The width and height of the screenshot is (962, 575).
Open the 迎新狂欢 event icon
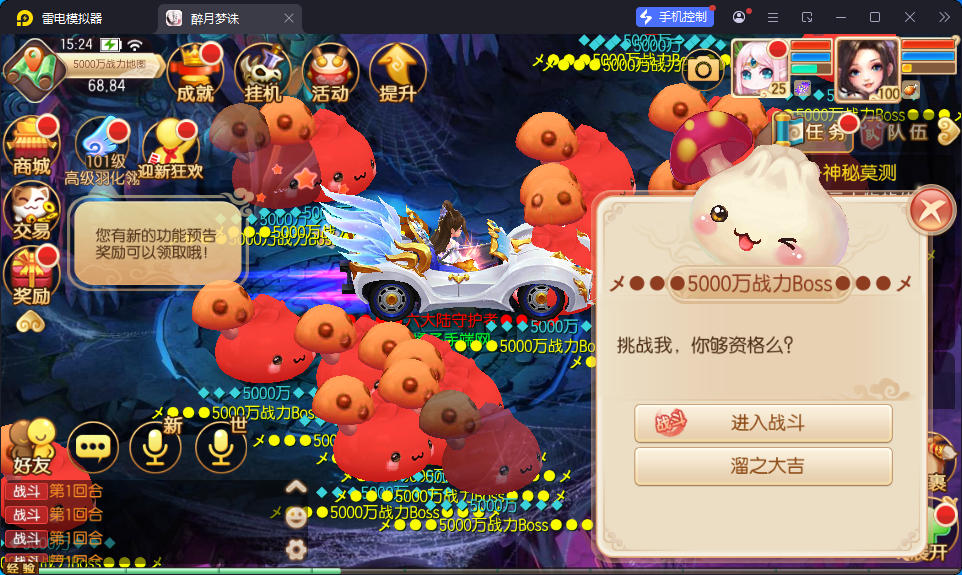(x=170, y=150)
